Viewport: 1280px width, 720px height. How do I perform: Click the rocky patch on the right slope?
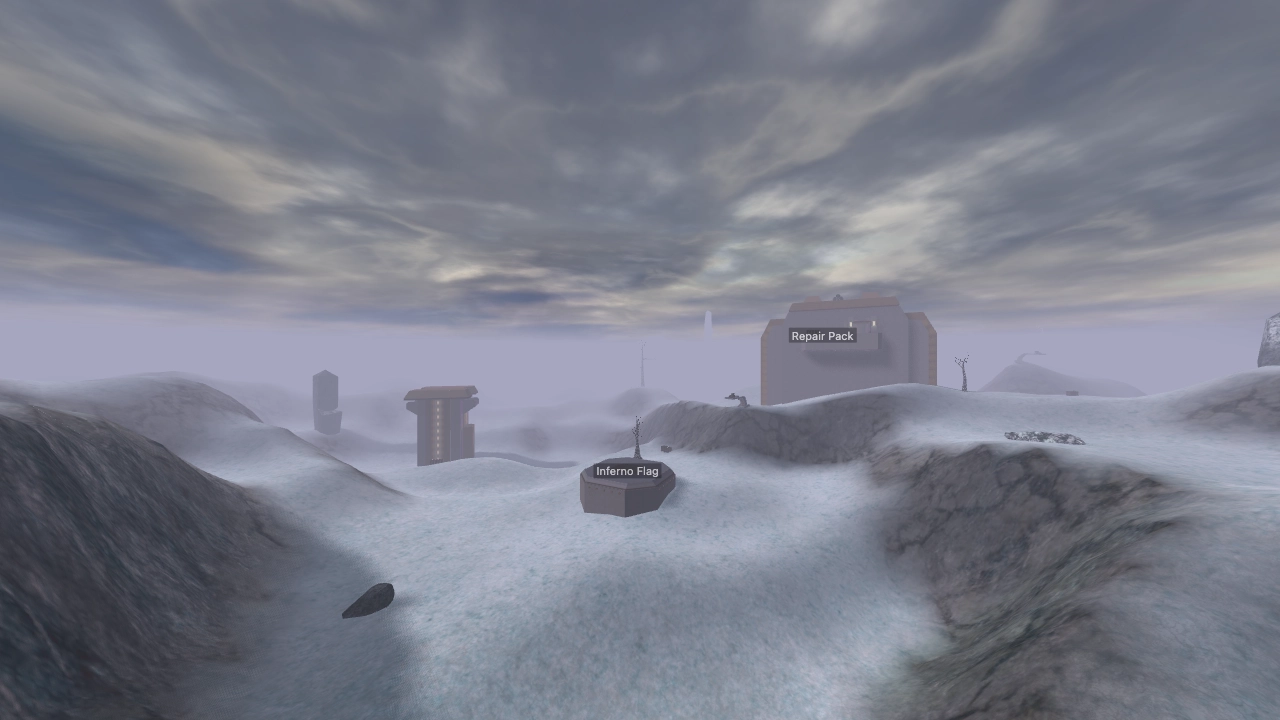tap(1044, 436)
